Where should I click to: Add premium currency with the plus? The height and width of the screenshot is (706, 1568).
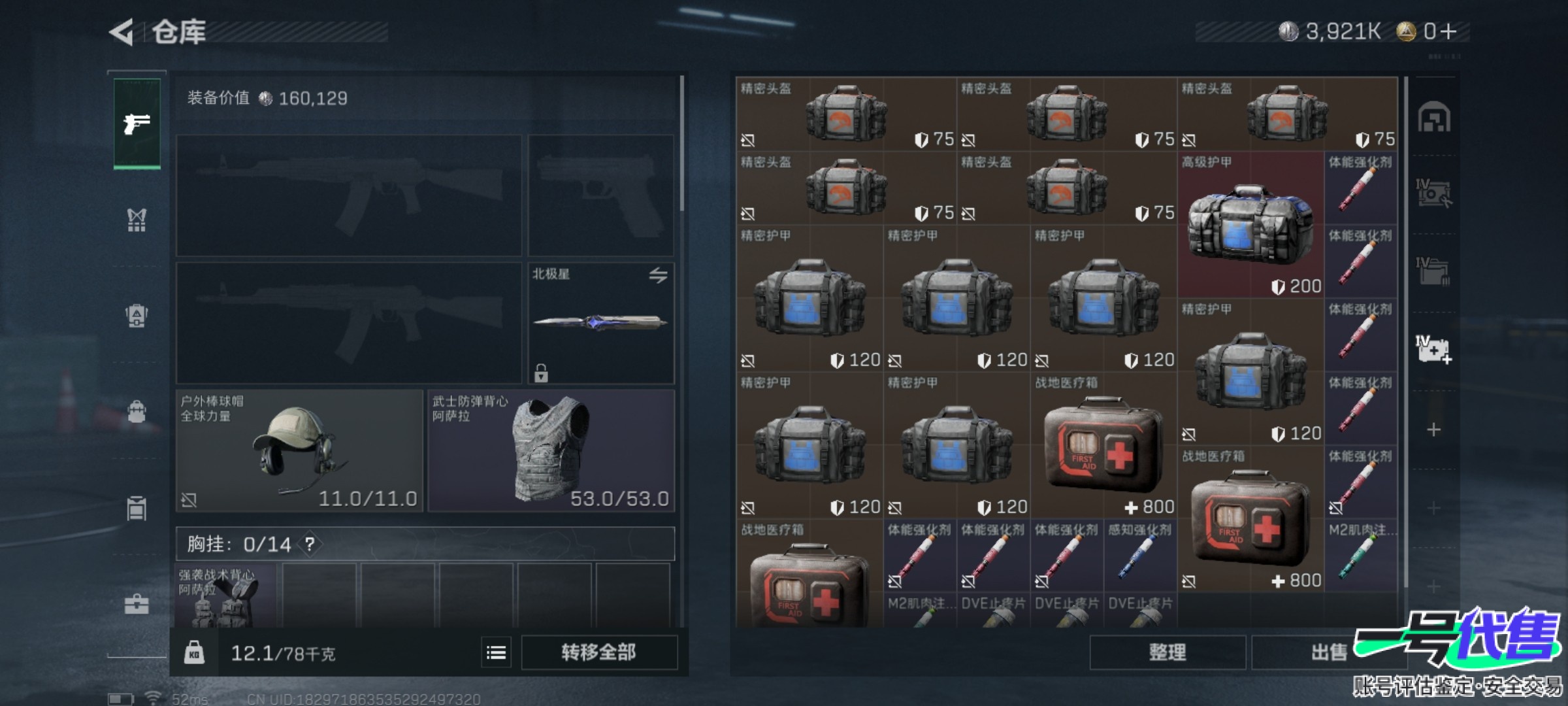[1448, 31]
